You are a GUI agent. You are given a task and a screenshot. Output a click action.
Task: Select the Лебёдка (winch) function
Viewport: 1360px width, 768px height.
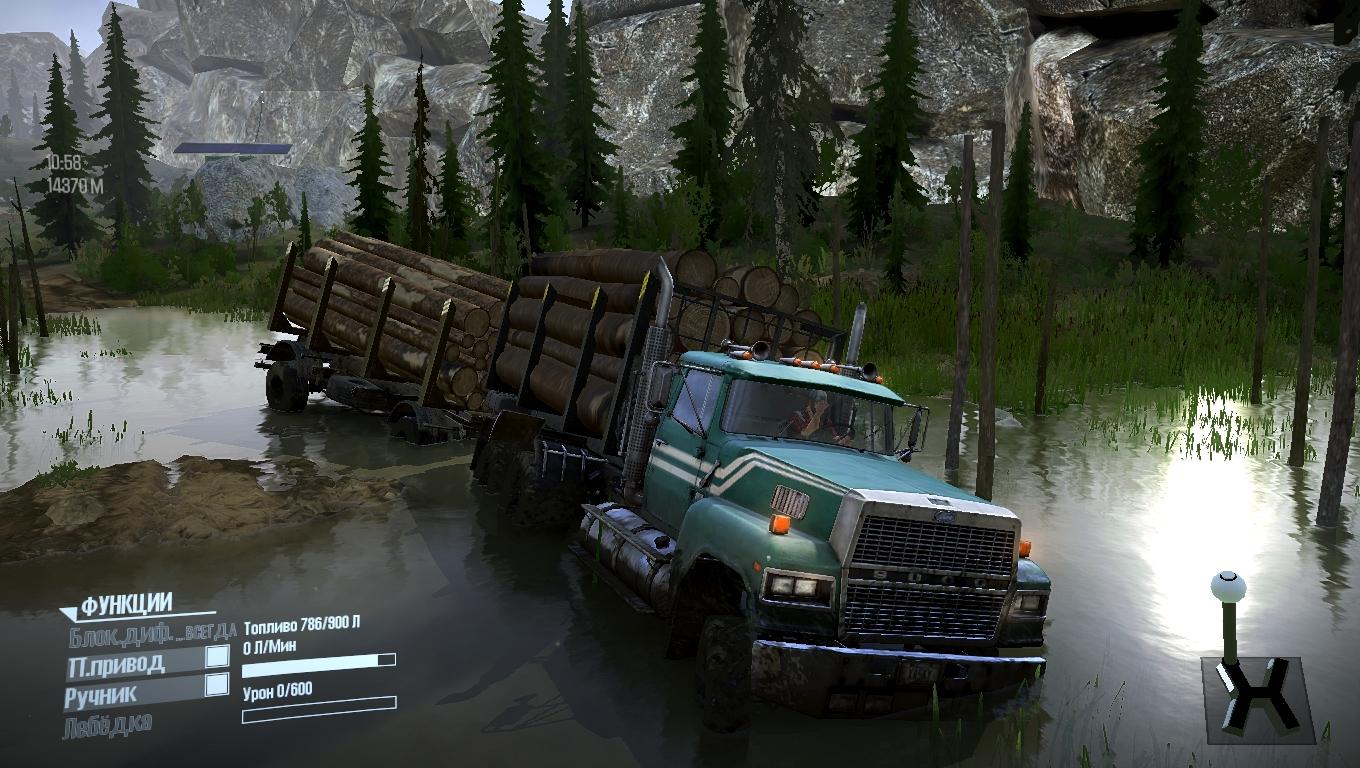pos(108,724)
